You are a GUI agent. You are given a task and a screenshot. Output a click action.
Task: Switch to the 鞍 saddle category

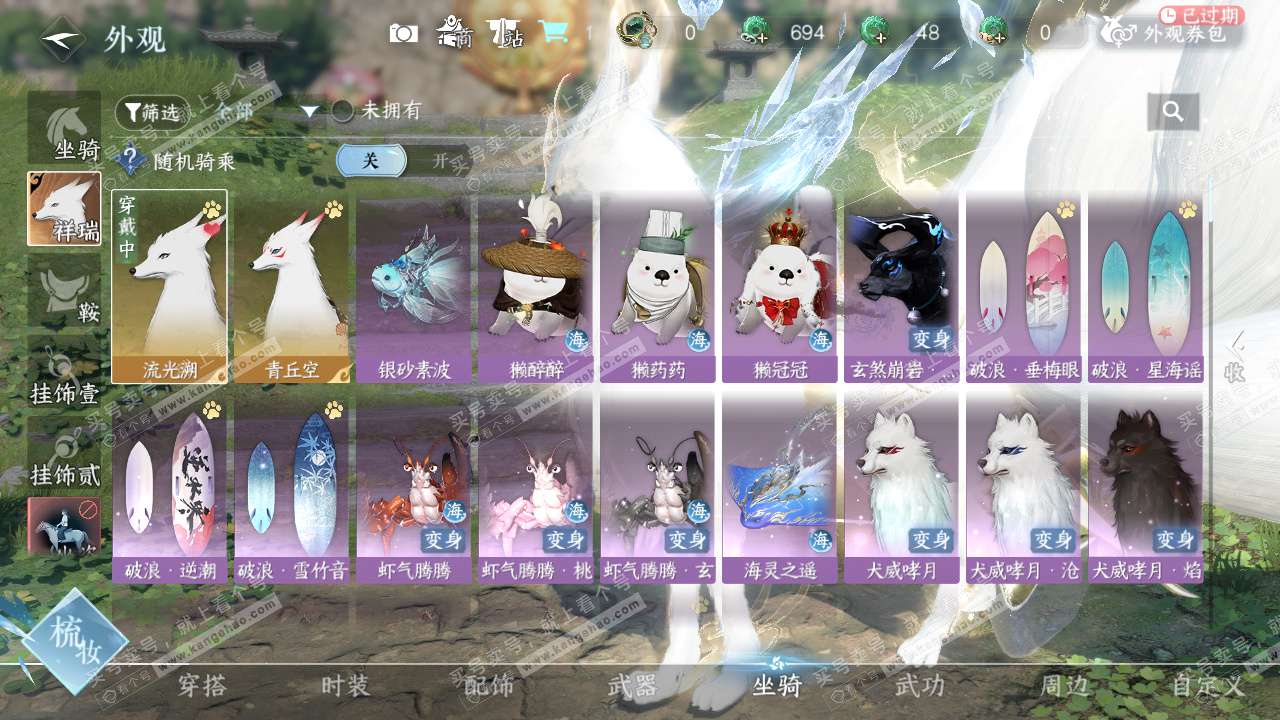pyautogui.click(x=64, y=291)
